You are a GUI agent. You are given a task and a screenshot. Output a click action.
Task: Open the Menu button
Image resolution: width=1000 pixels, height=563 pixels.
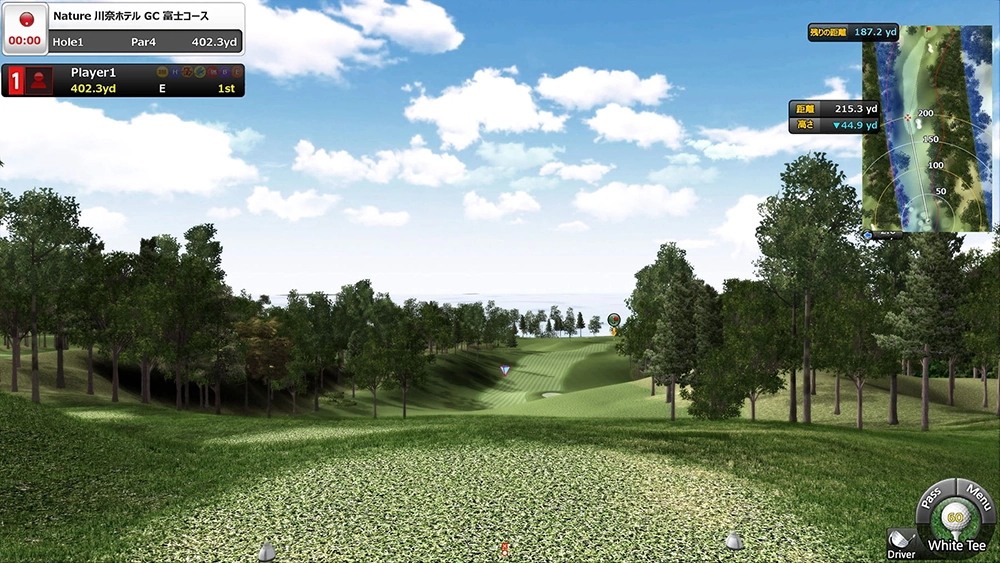[x=977, y=495]
